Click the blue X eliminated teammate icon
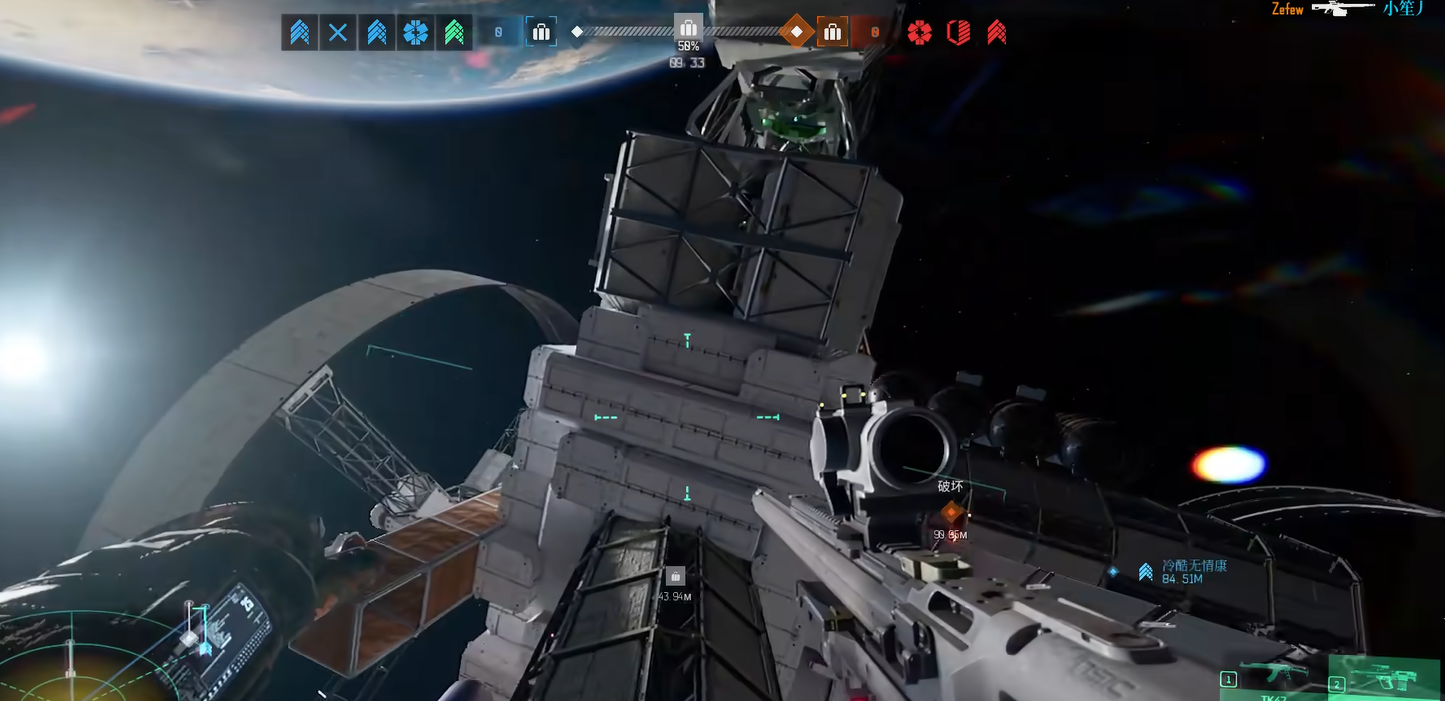The width and height of the screenshot is (1445, 701). (x=338, y=33)
